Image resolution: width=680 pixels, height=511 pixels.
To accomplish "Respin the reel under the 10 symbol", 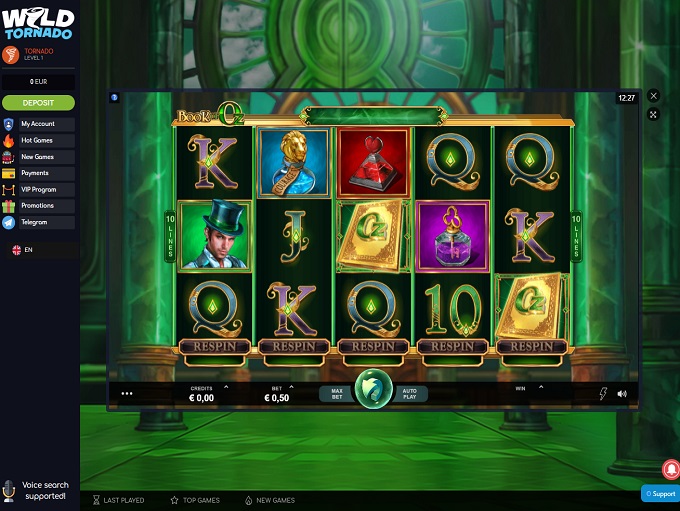I will [453, 346].
